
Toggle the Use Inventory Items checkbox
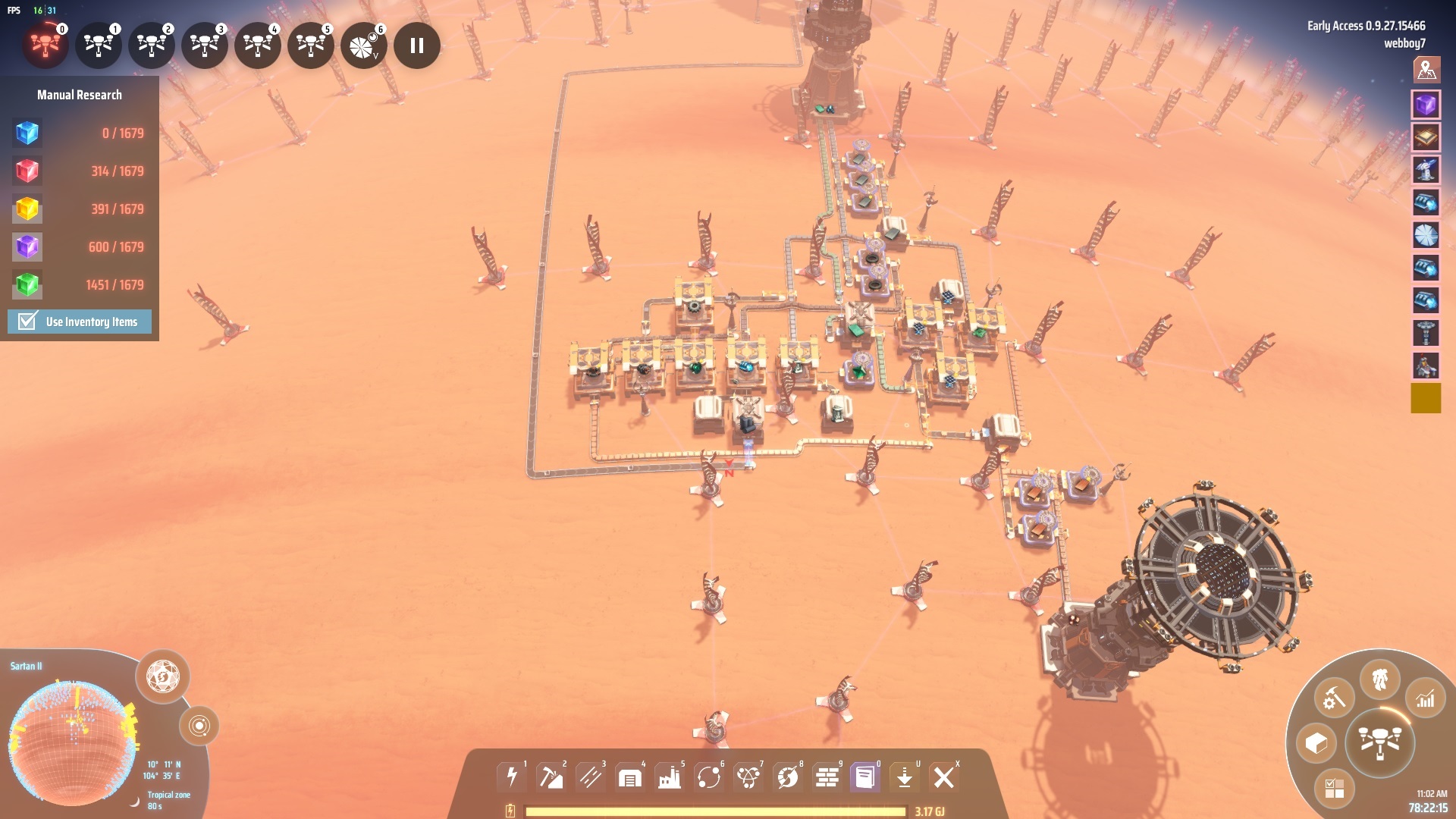[x=27, y=322]
